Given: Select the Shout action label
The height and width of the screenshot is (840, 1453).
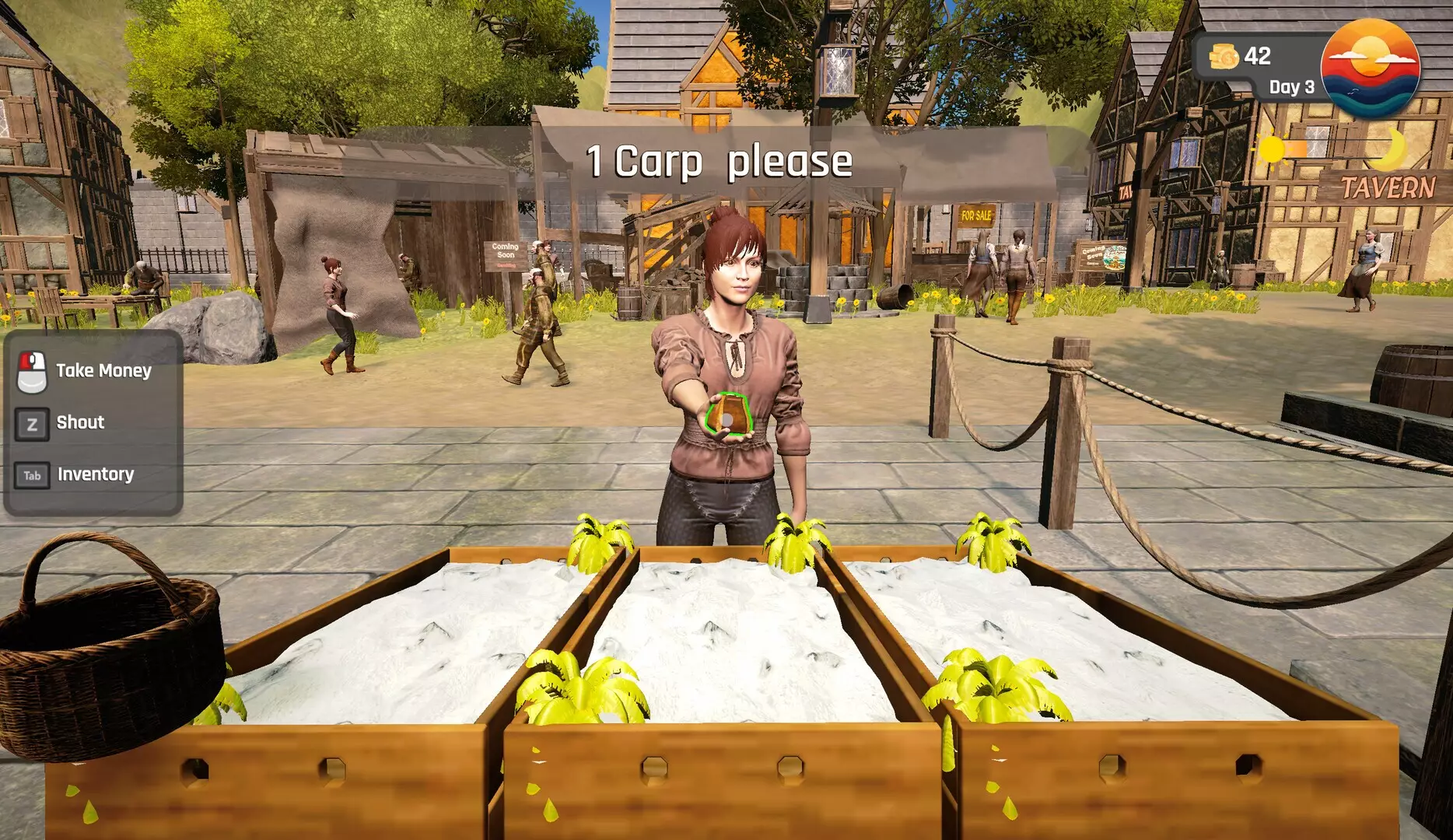Looking at the screenshot, I should click(x=79, y=422).
